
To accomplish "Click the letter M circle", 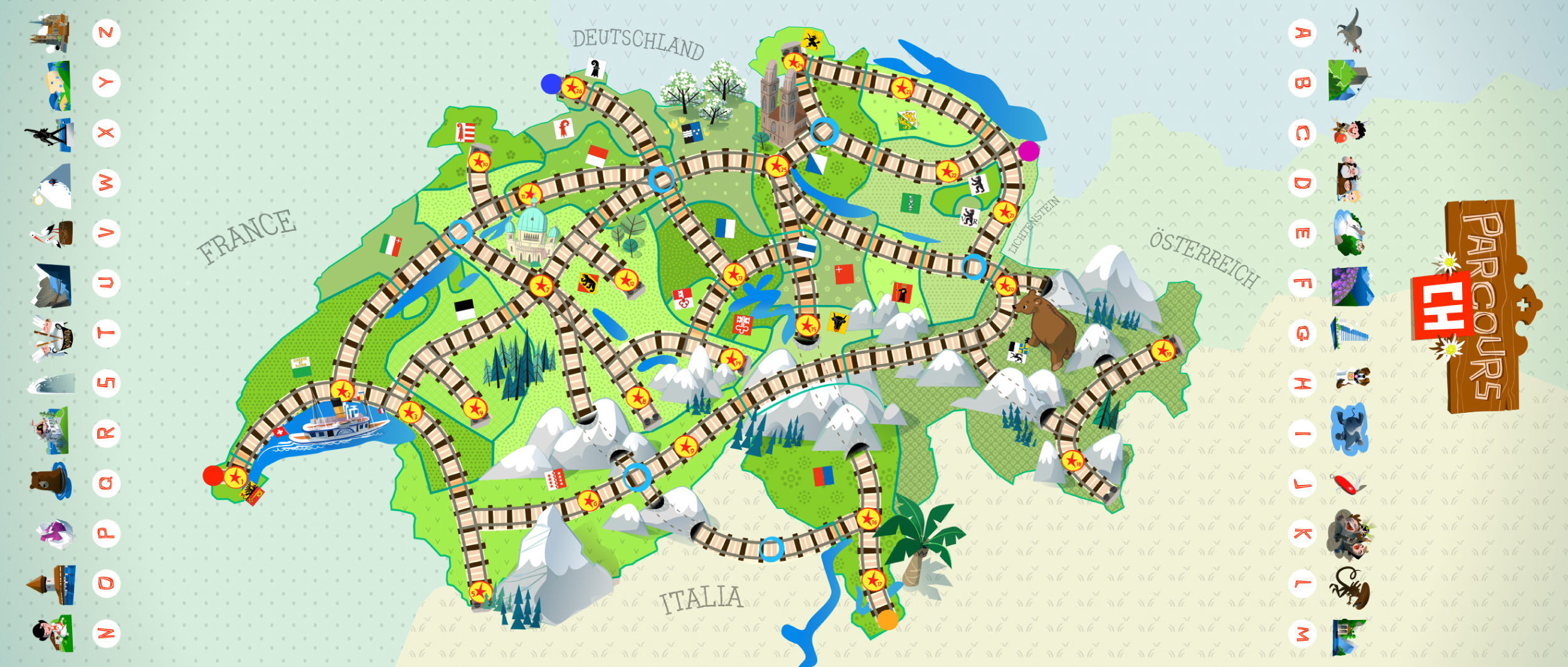I will [1302, 634].
